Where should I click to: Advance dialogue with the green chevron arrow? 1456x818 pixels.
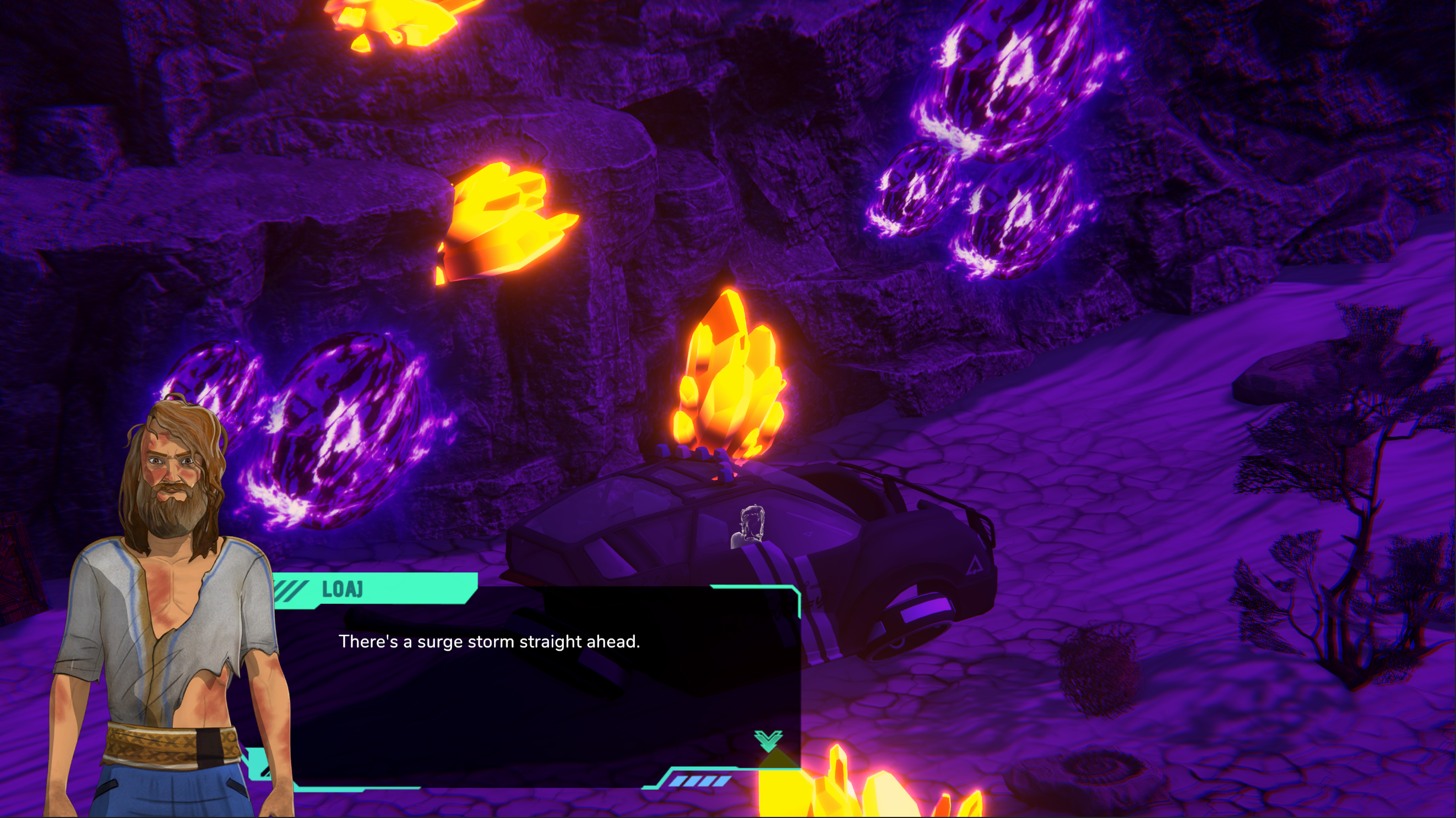pyautogui.click(x=768, y=740)
